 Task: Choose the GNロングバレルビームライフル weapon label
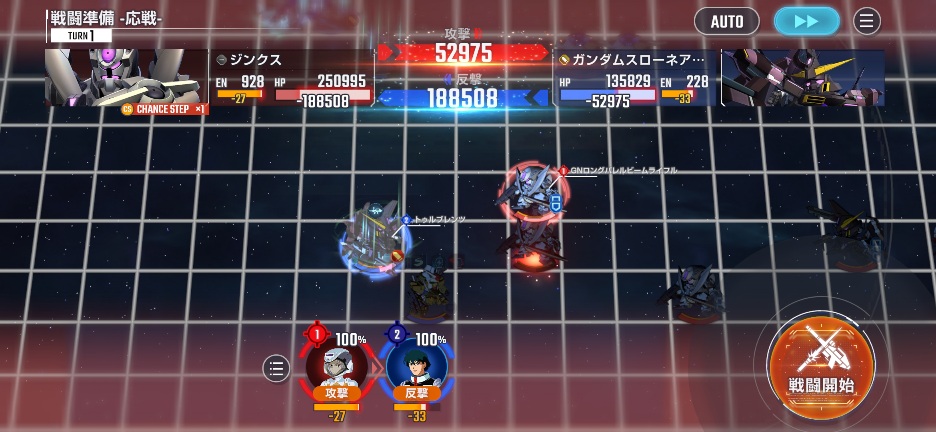[622, 171]
